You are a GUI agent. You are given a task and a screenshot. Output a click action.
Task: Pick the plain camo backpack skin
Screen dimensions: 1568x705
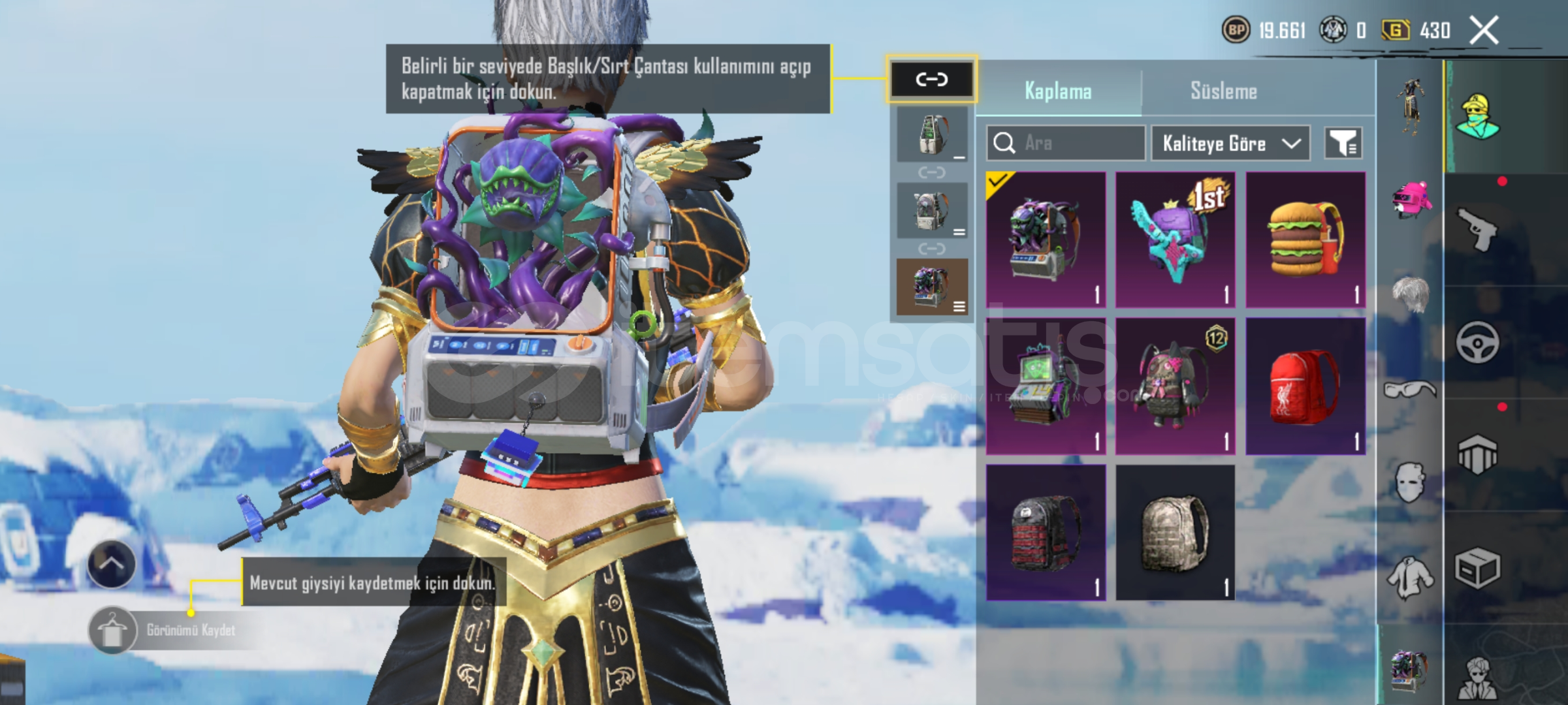(x=1175, y=533)
